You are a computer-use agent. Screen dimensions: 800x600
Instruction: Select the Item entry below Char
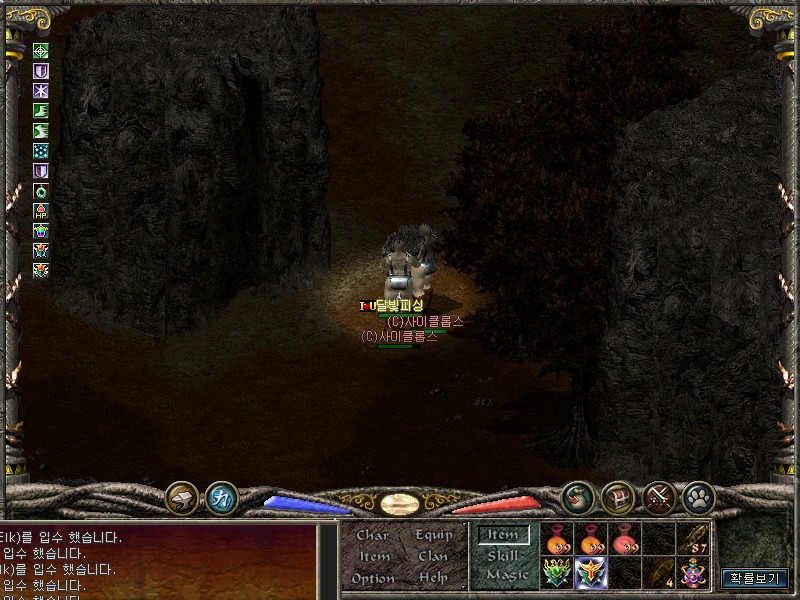pos(373,556)
